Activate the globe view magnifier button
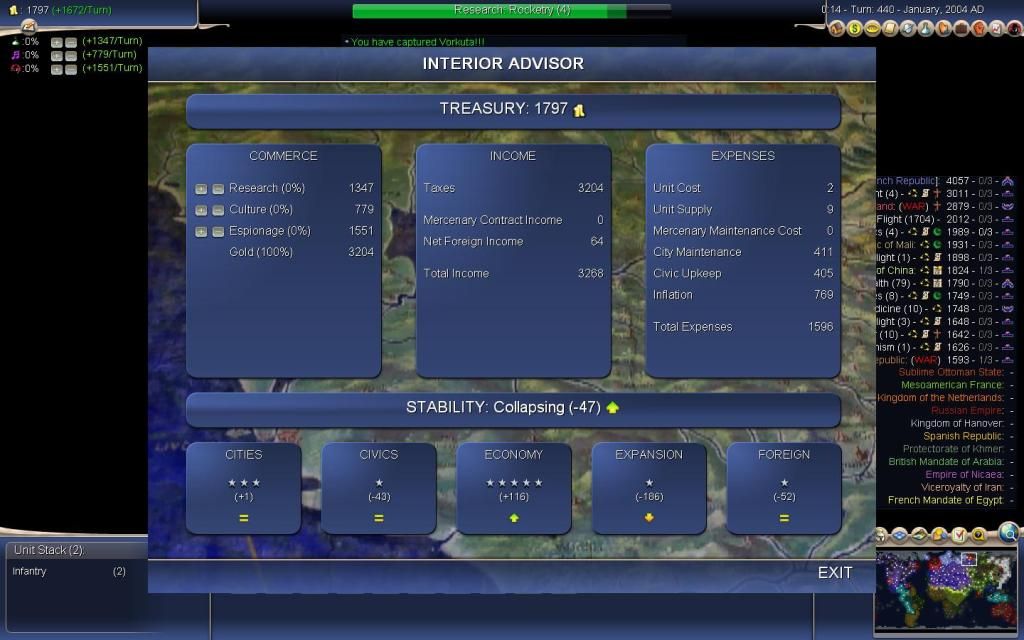1024x640 pixels. [x=1008, y=533]
